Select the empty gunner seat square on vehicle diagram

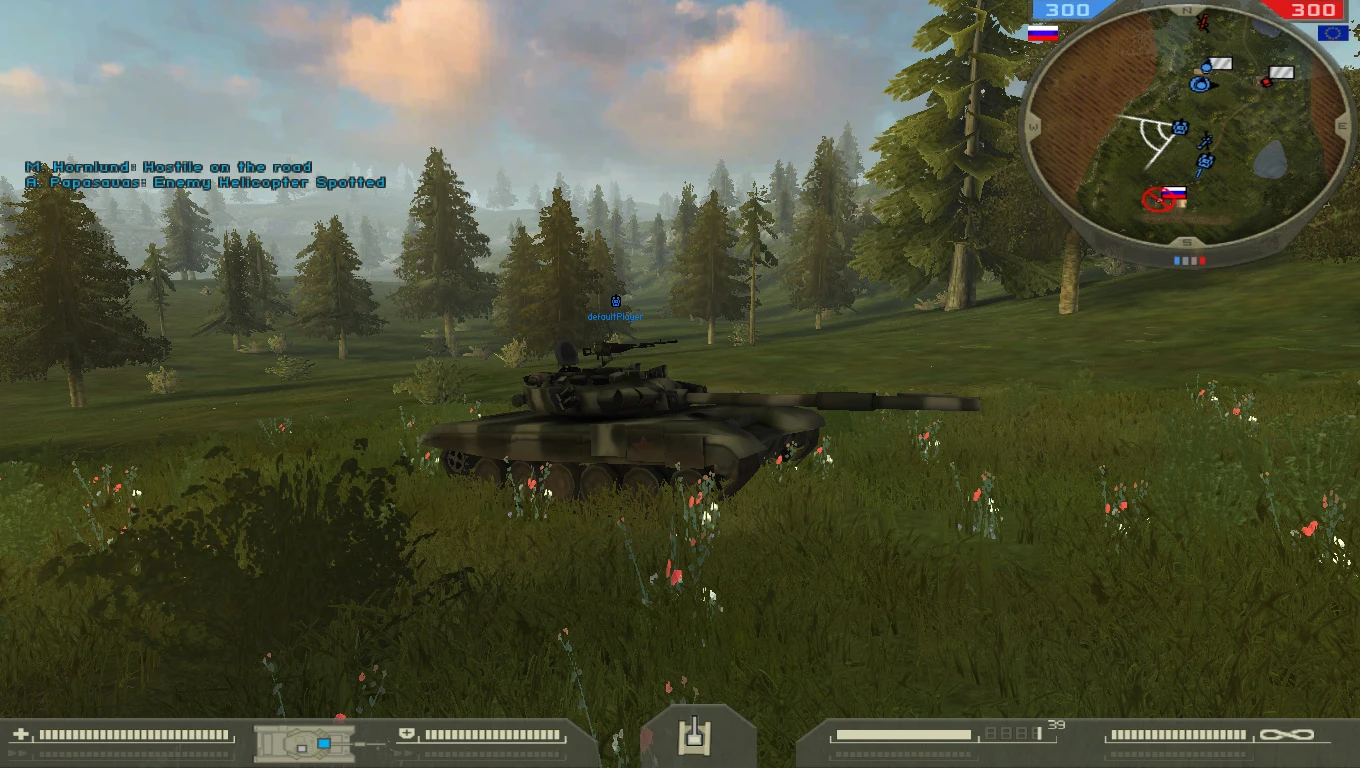click(301, 749)
